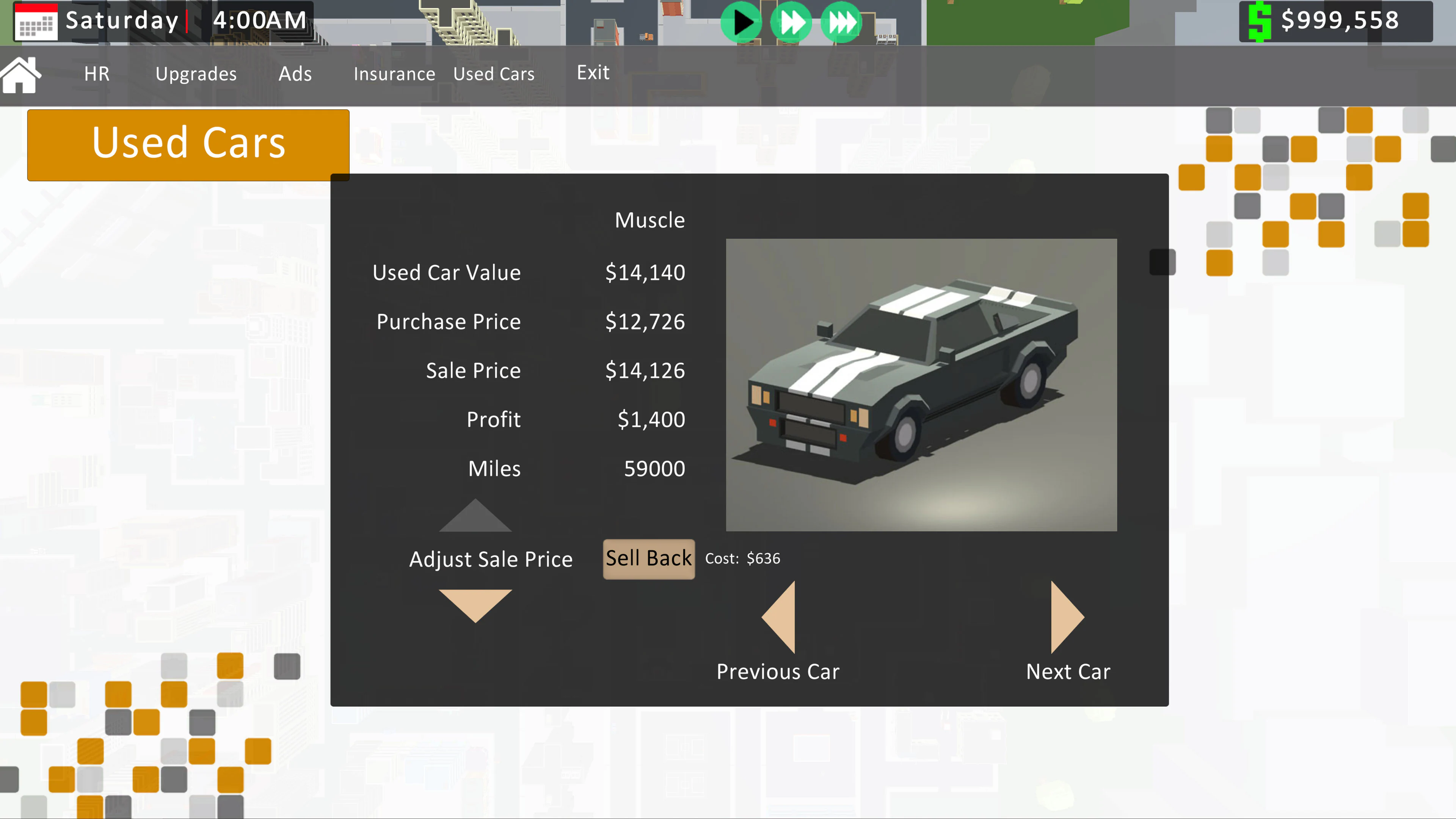Switch to the Used Cars section

(493, 74)
